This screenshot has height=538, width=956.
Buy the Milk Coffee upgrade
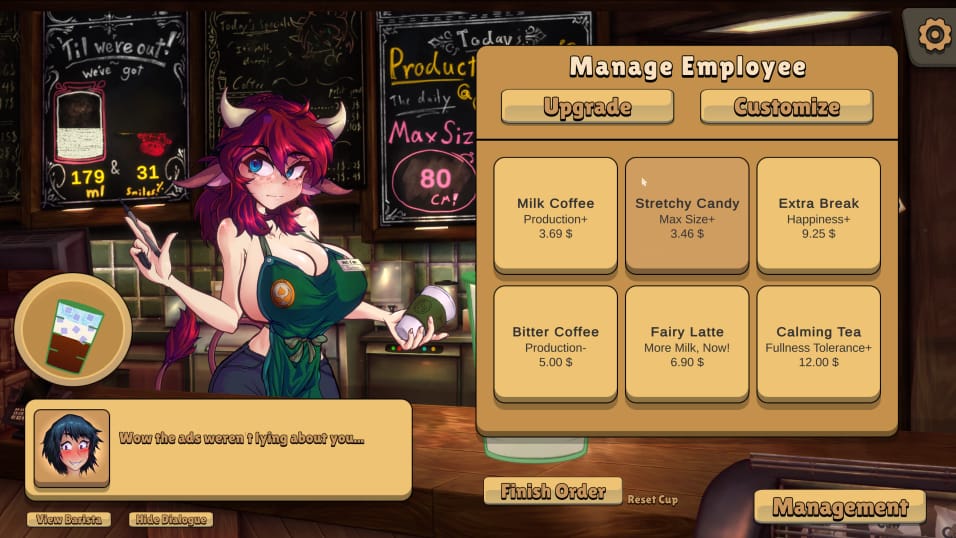[555, 216]
